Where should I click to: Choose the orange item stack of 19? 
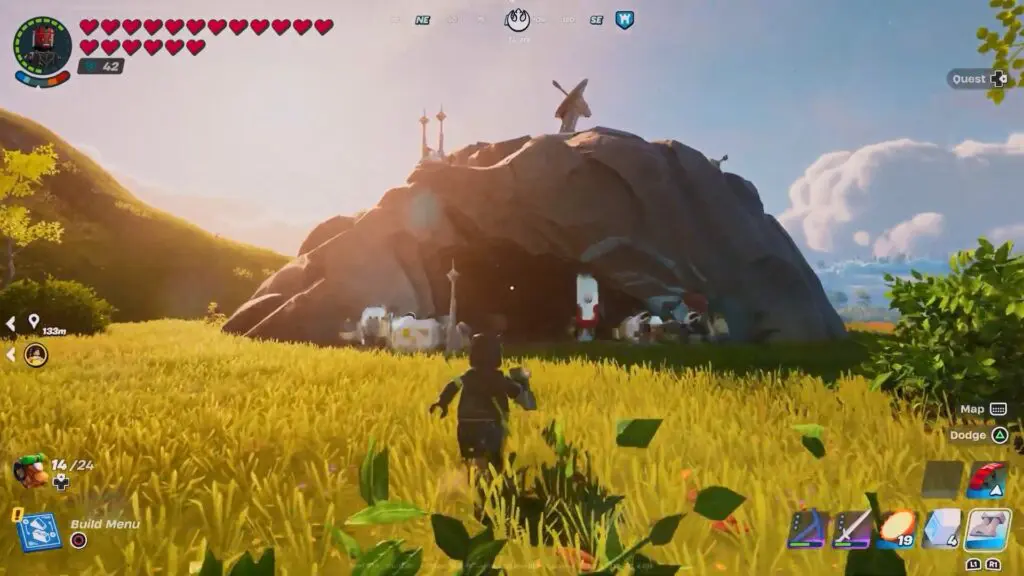897,528
